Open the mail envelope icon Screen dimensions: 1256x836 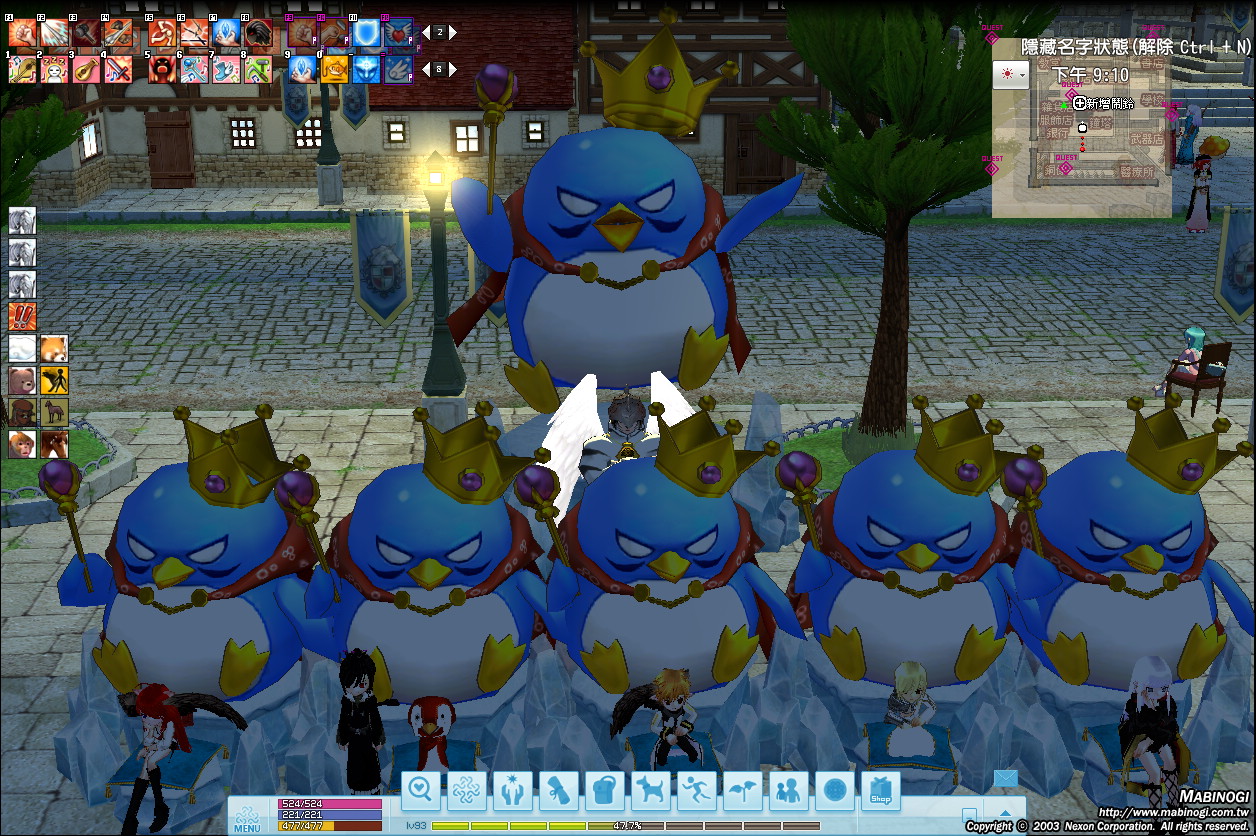[1004, 779]
